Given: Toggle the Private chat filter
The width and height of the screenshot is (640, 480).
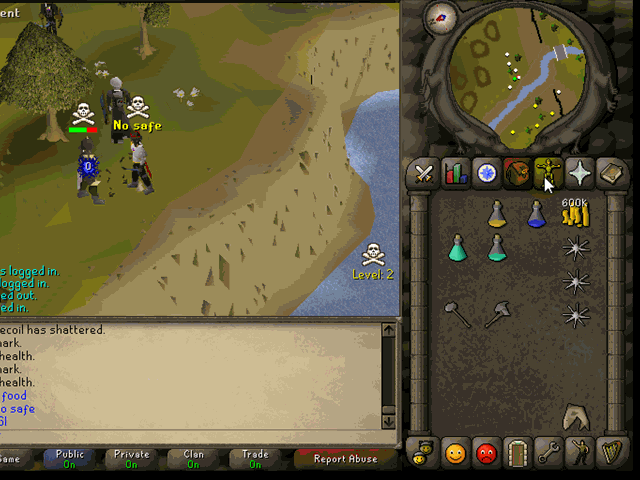Looking at the screenshot, I should 131,459.
